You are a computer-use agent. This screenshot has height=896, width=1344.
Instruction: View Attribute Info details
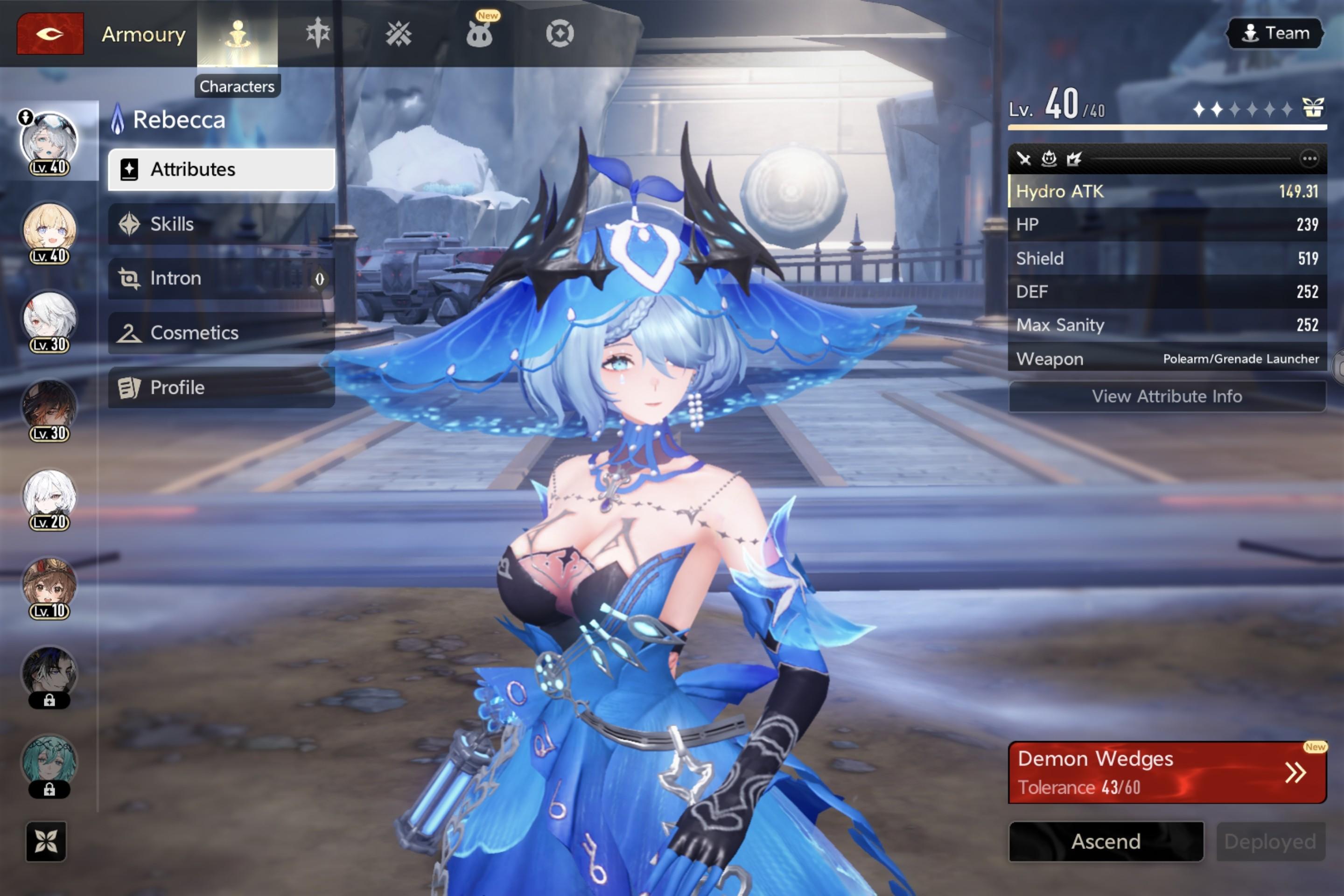(x=1167, y=396)
